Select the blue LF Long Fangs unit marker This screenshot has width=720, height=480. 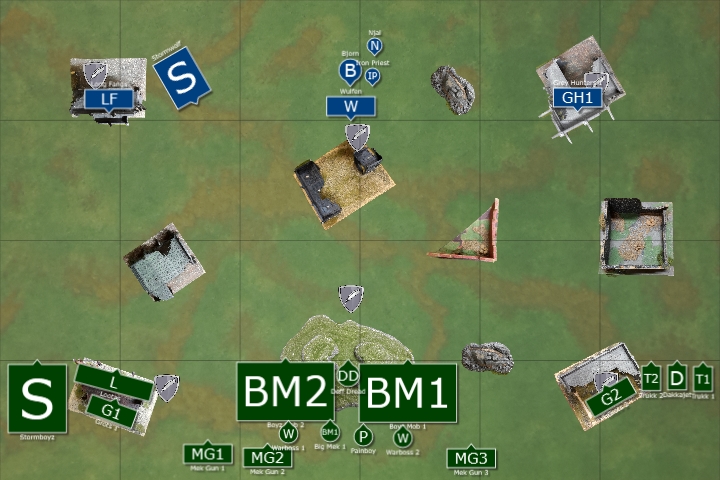(x=110, y=98)
